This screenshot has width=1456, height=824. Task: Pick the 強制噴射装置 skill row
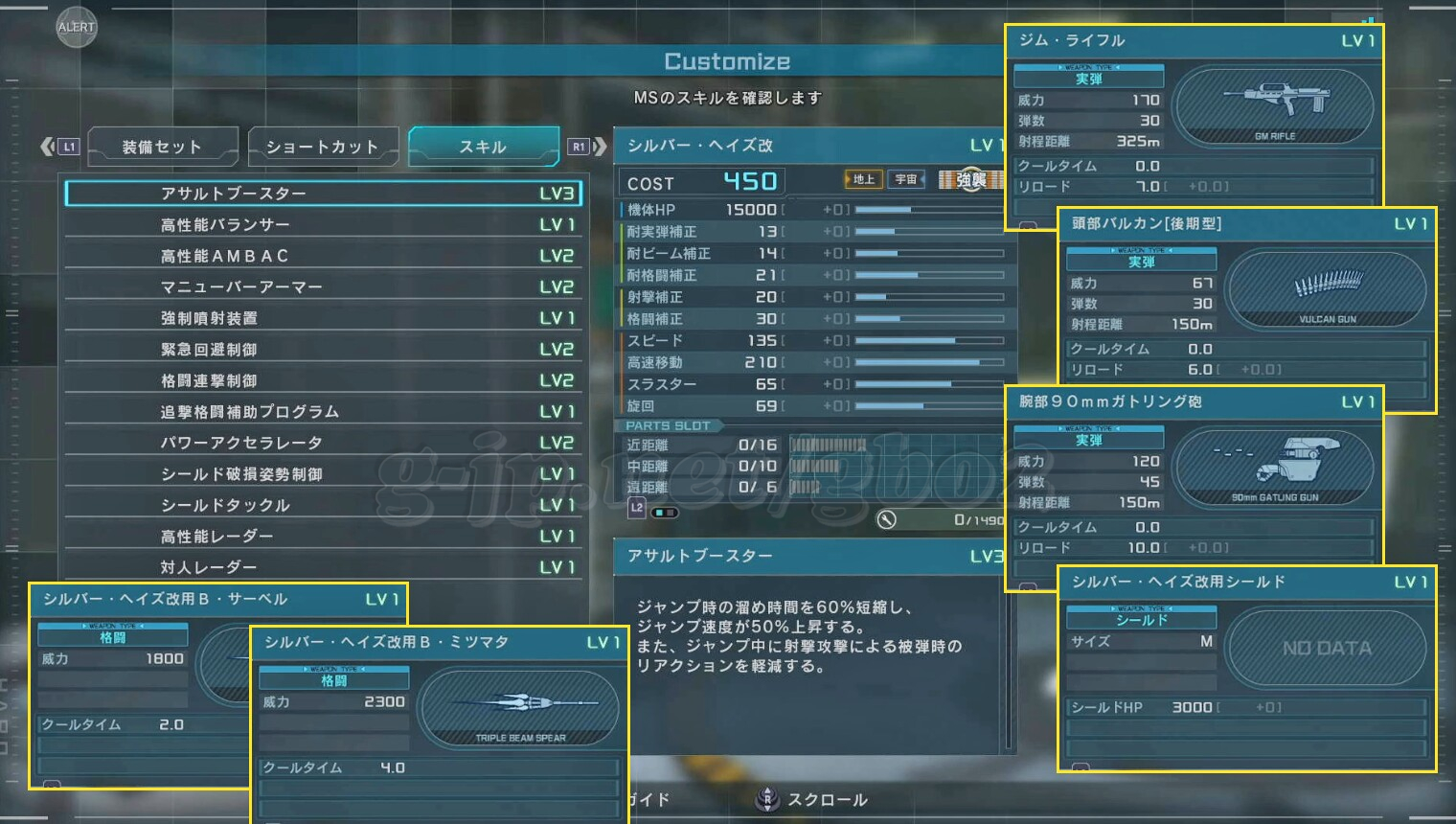point(324,318)
